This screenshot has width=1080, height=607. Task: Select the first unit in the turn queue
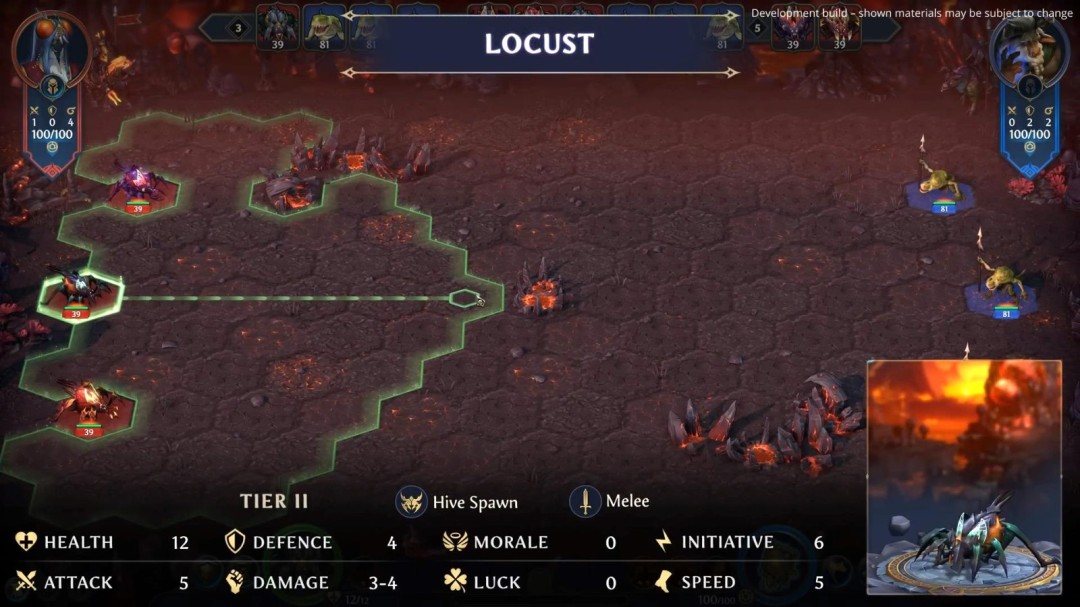(x=278, y=27)
